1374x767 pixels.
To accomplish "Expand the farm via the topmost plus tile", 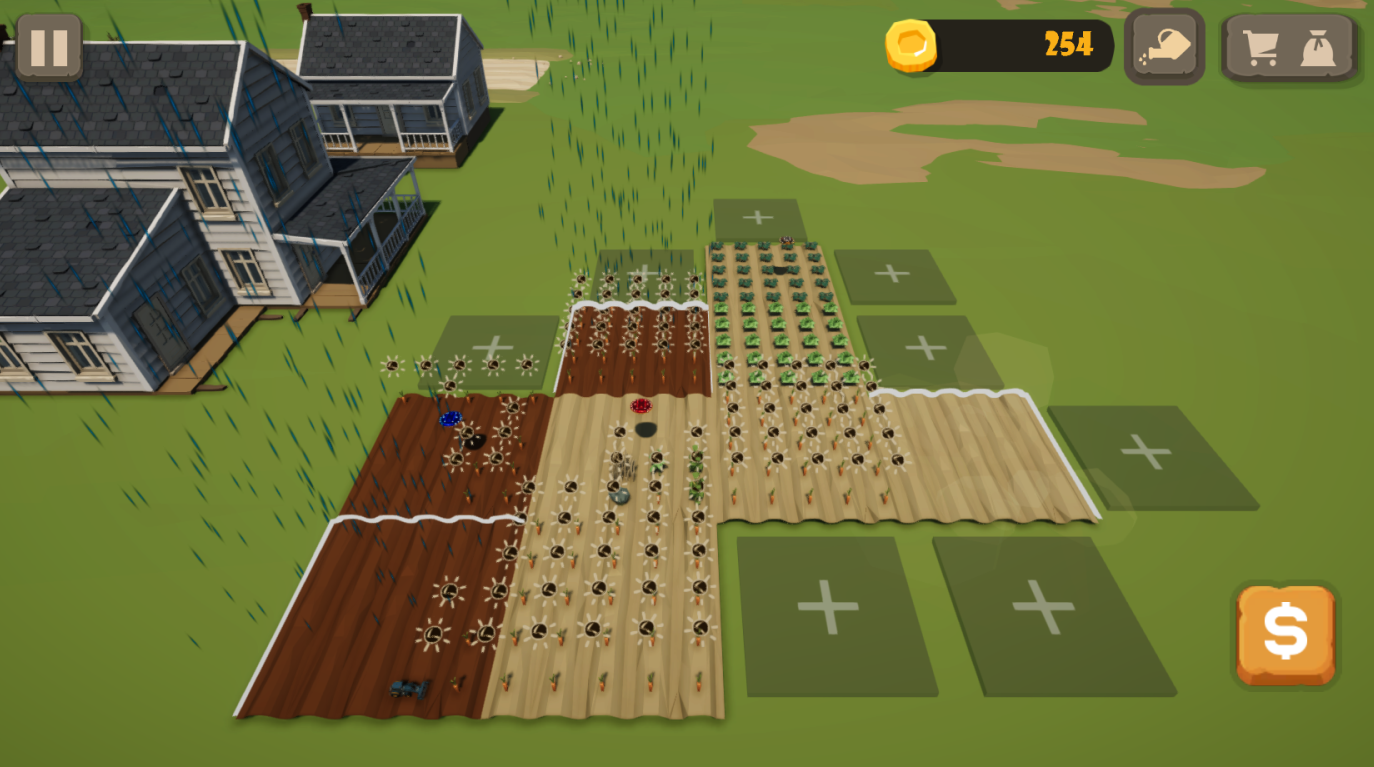I will coord(757,215).
